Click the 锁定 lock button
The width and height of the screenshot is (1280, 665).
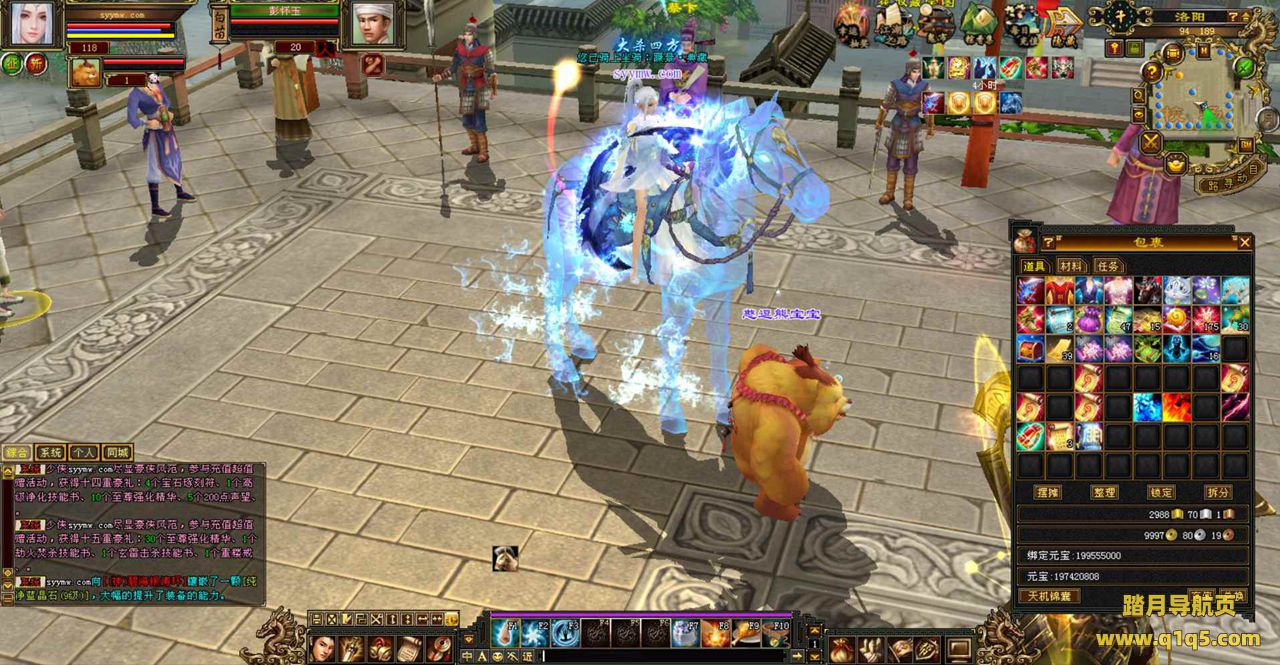click(1162, 493)
